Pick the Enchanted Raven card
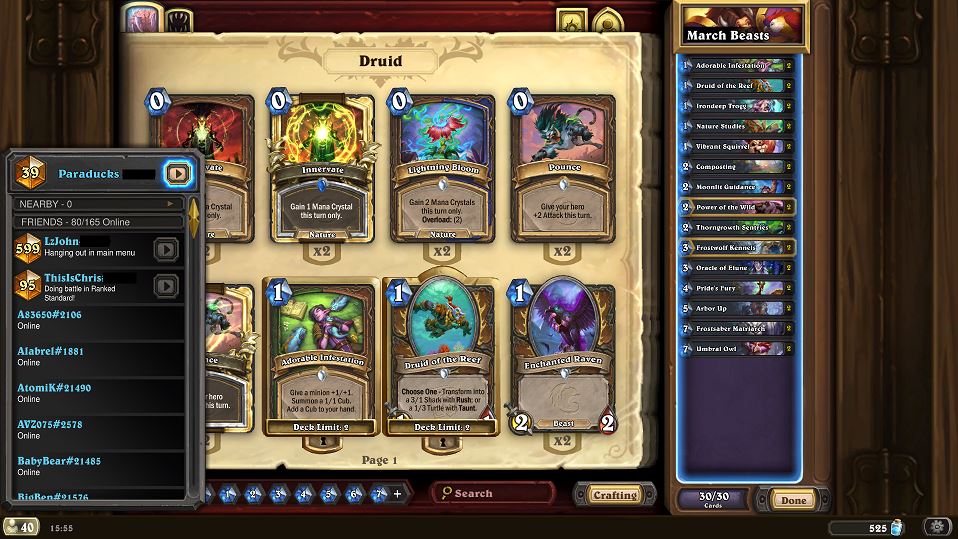Viewport: 958px width, 539px height. pos(563,355)
